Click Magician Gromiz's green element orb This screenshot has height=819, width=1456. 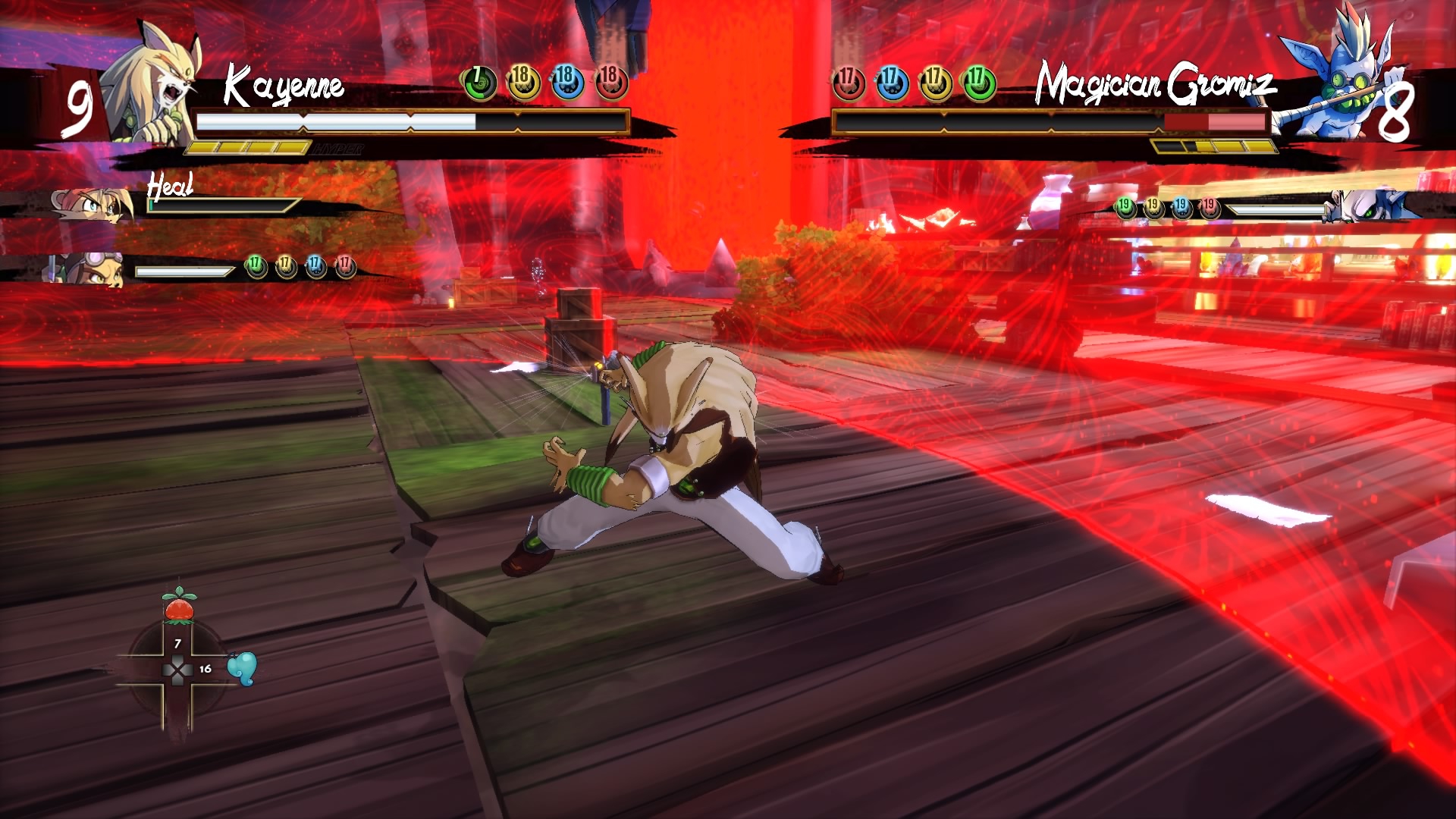(980, 83)
